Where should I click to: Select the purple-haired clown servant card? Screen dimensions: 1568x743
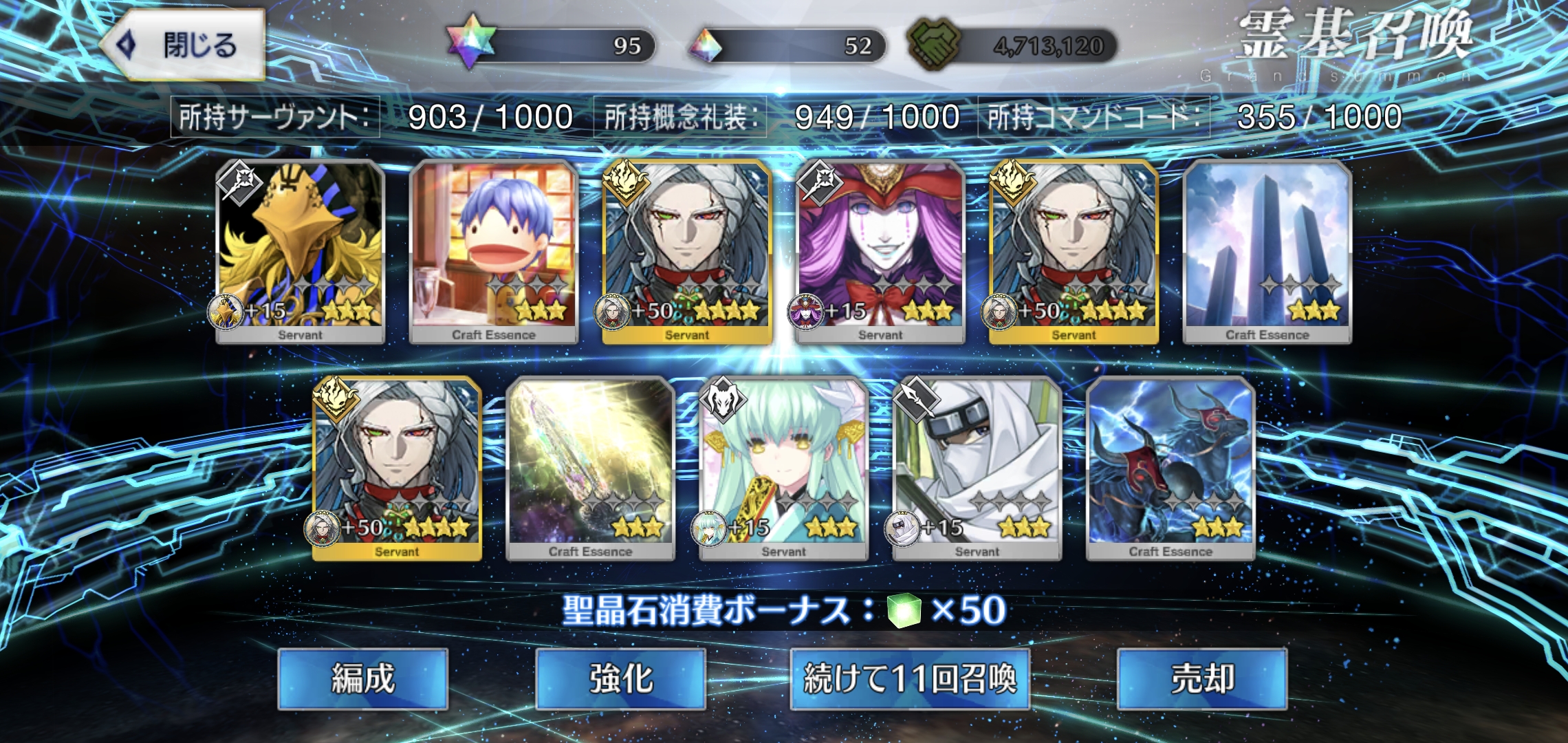880,251
